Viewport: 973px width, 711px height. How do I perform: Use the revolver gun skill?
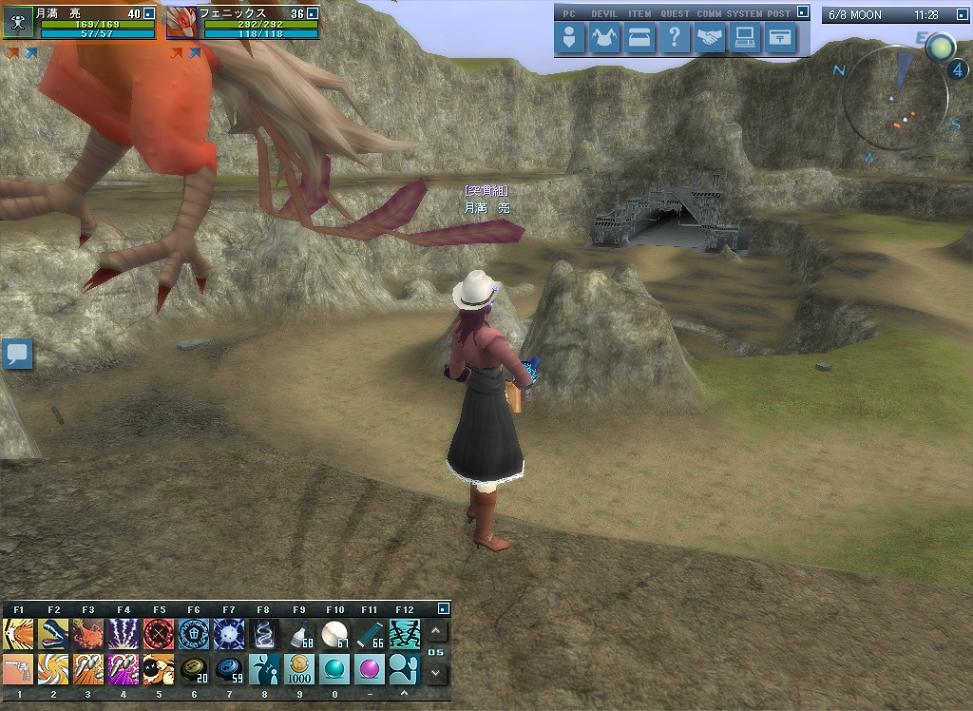coord(18,668)
